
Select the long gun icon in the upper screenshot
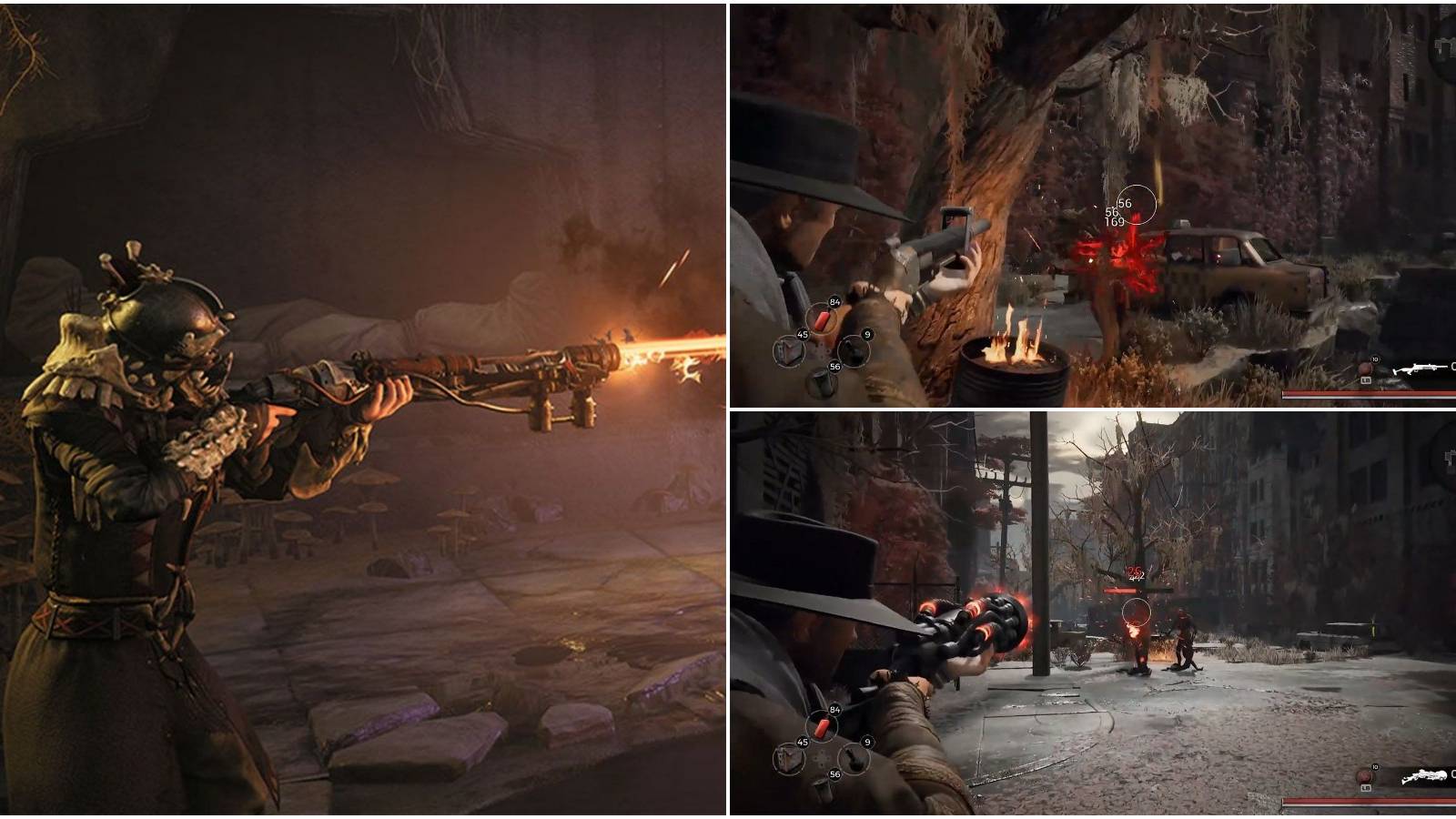(x=1420, y=368)
